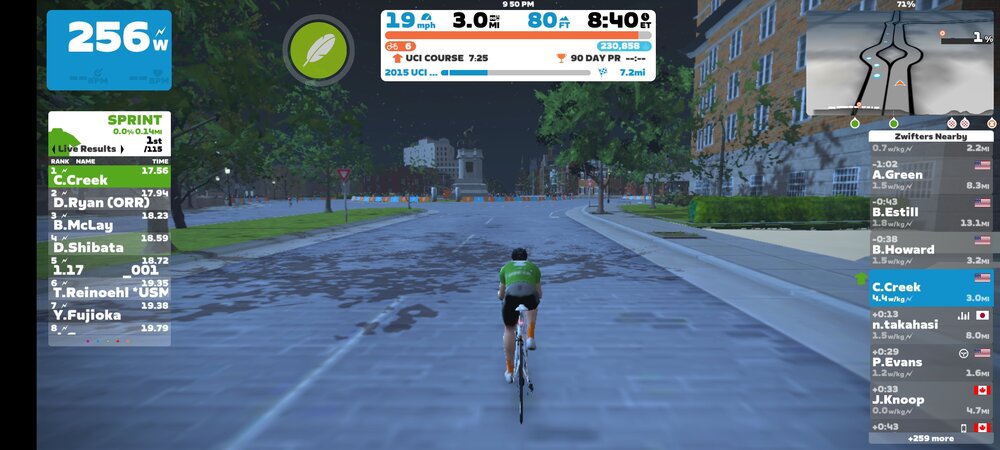
Task: Tap the 256 W power display panel
Action: pos(108,49)
